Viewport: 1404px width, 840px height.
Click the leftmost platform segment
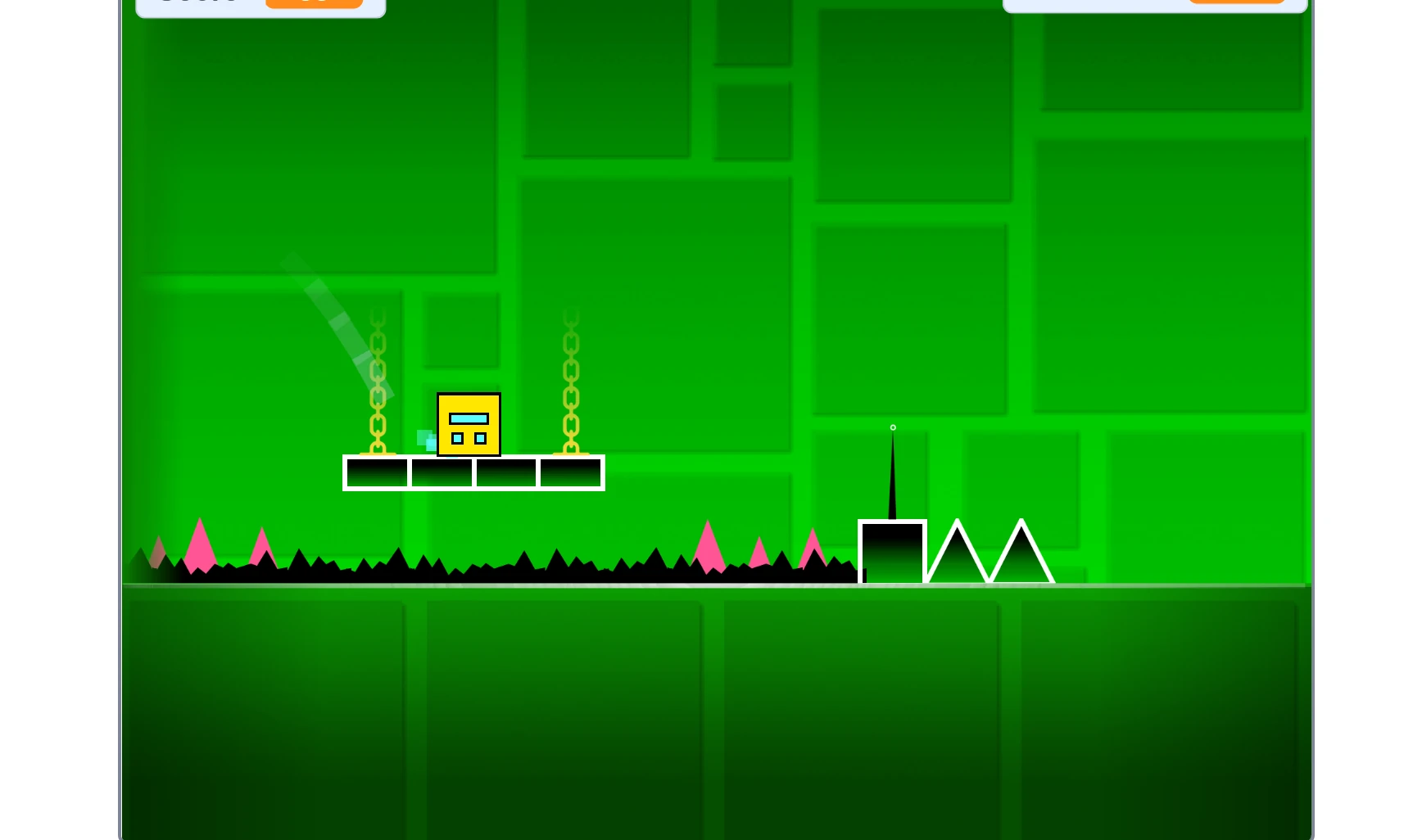point(375,472)
